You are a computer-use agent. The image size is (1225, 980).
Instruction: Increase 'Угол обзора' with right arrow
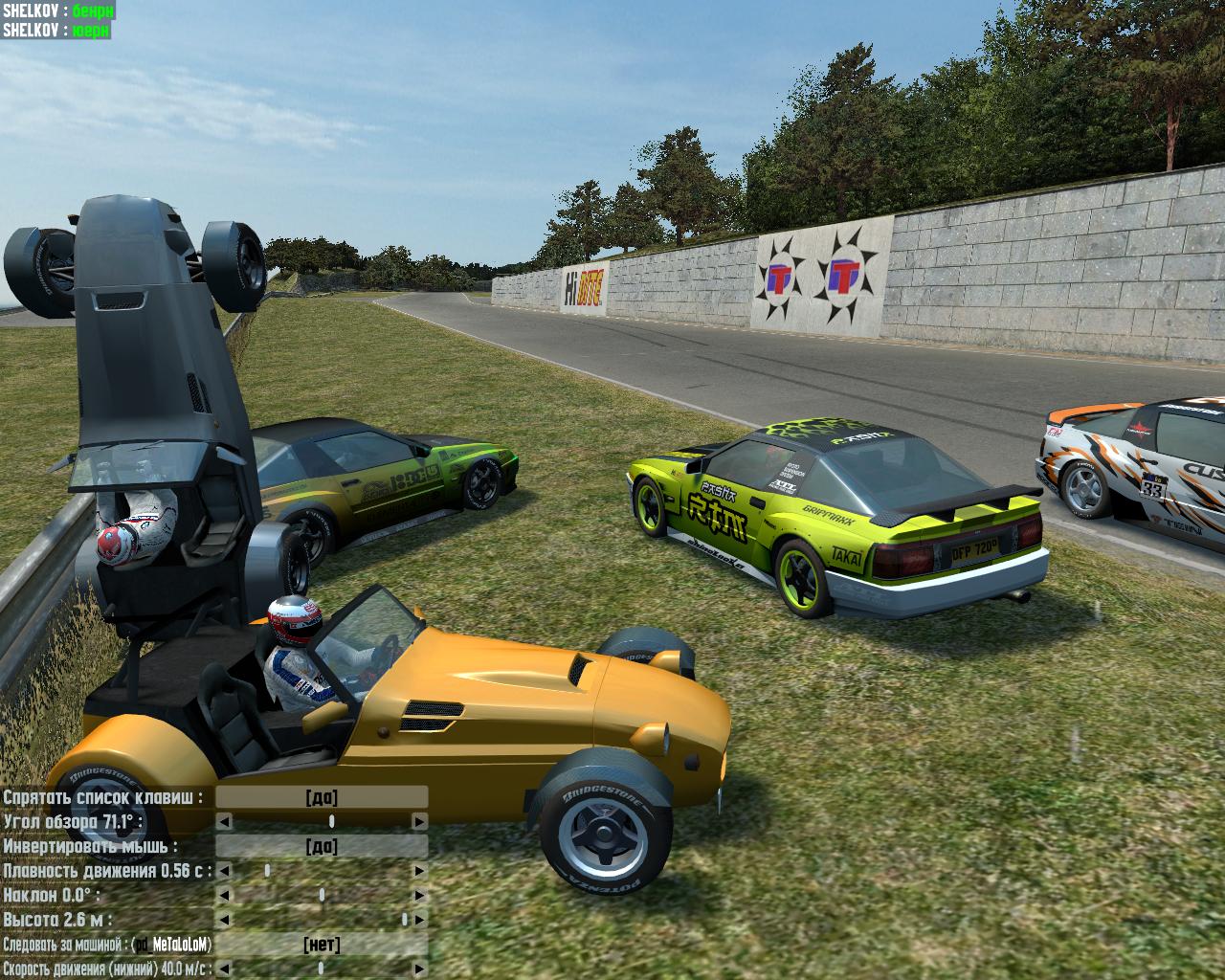[419, 822]
